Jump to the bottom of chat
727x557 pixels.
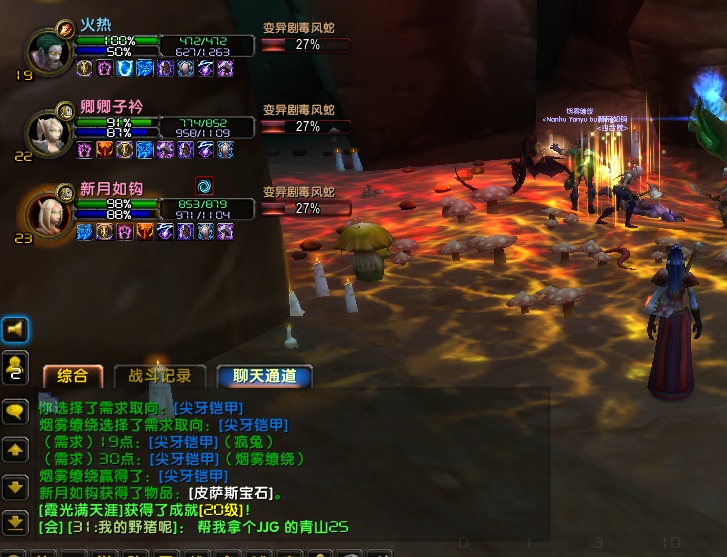[x=15, y=522]
